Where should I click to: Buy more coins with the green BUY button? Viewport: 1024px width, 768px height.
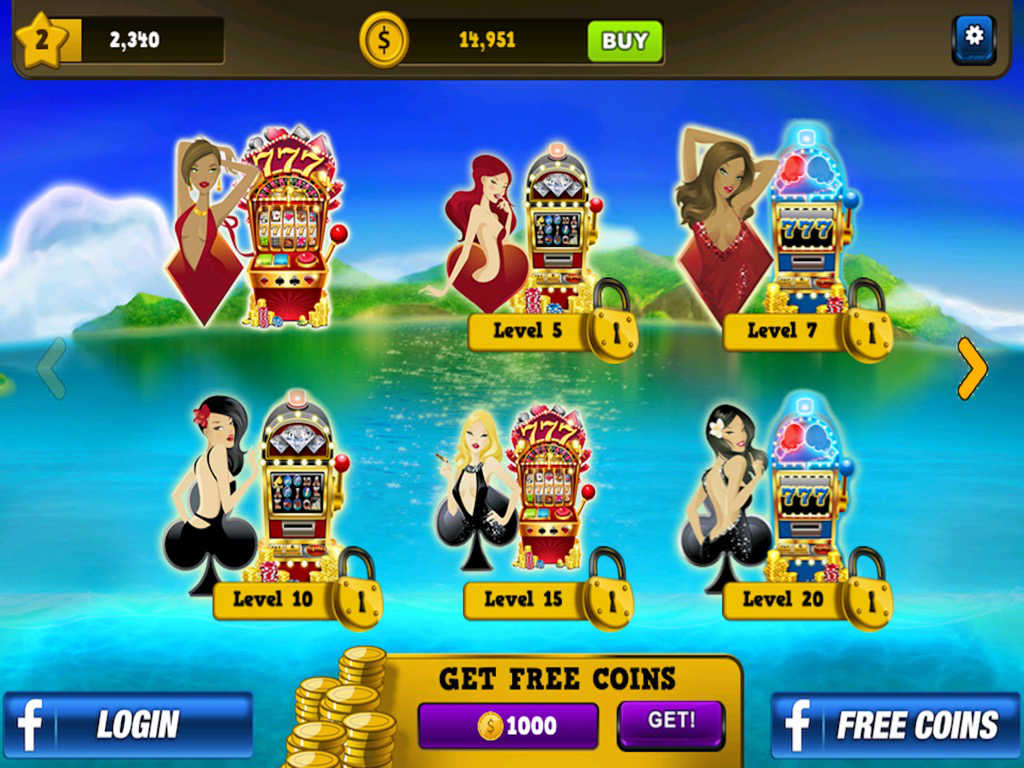coord(625,41)
